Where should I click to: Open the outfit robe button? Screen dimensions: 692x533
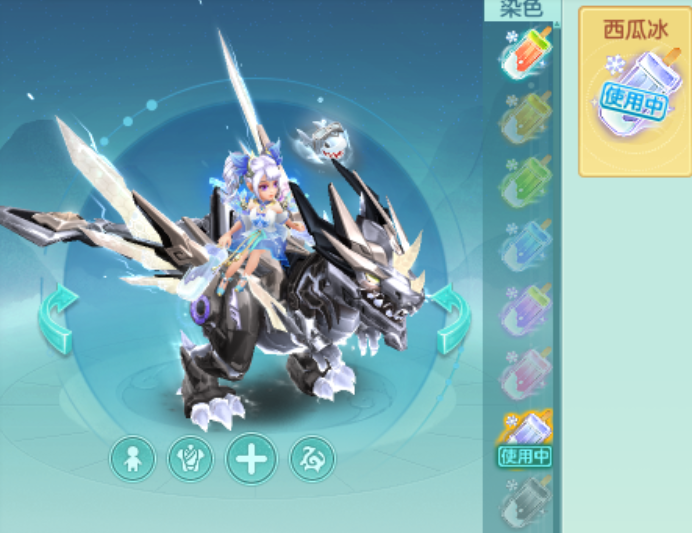pyautogui.click(x=190, y=459)
